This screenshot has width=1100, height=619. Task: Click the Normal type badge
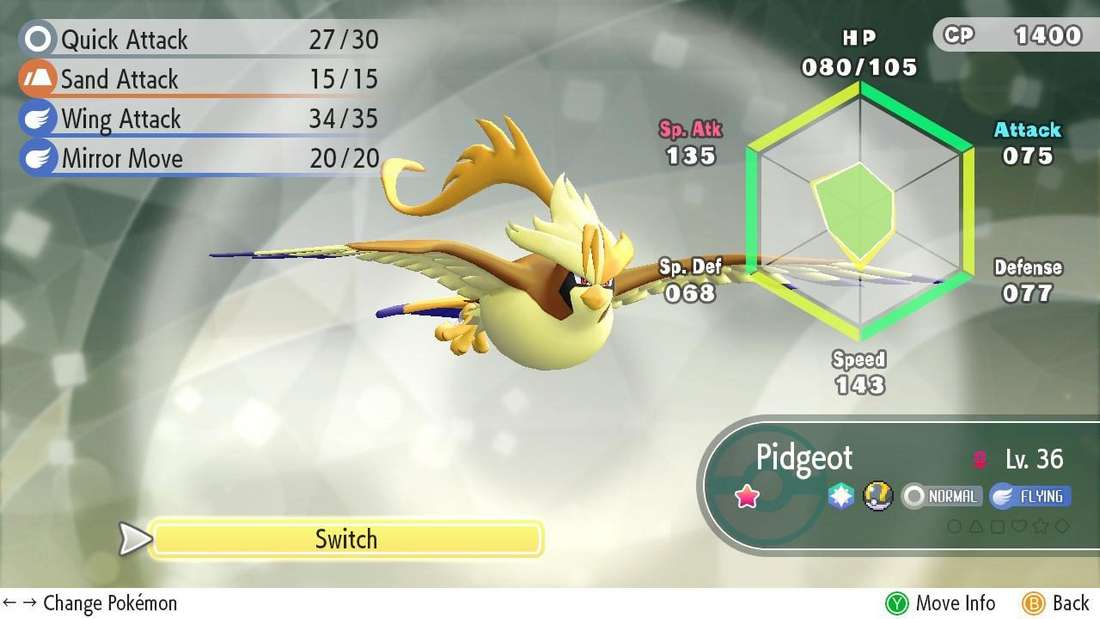coord(942,496)
